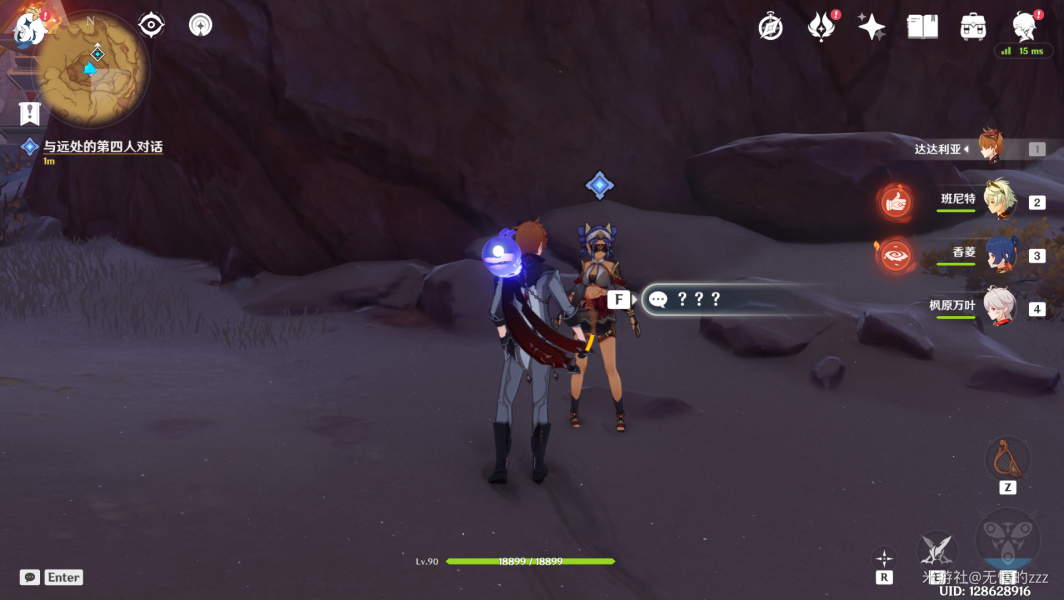Switch to party member 香菱
1064x600 pixels.
[x=998, y=254]
